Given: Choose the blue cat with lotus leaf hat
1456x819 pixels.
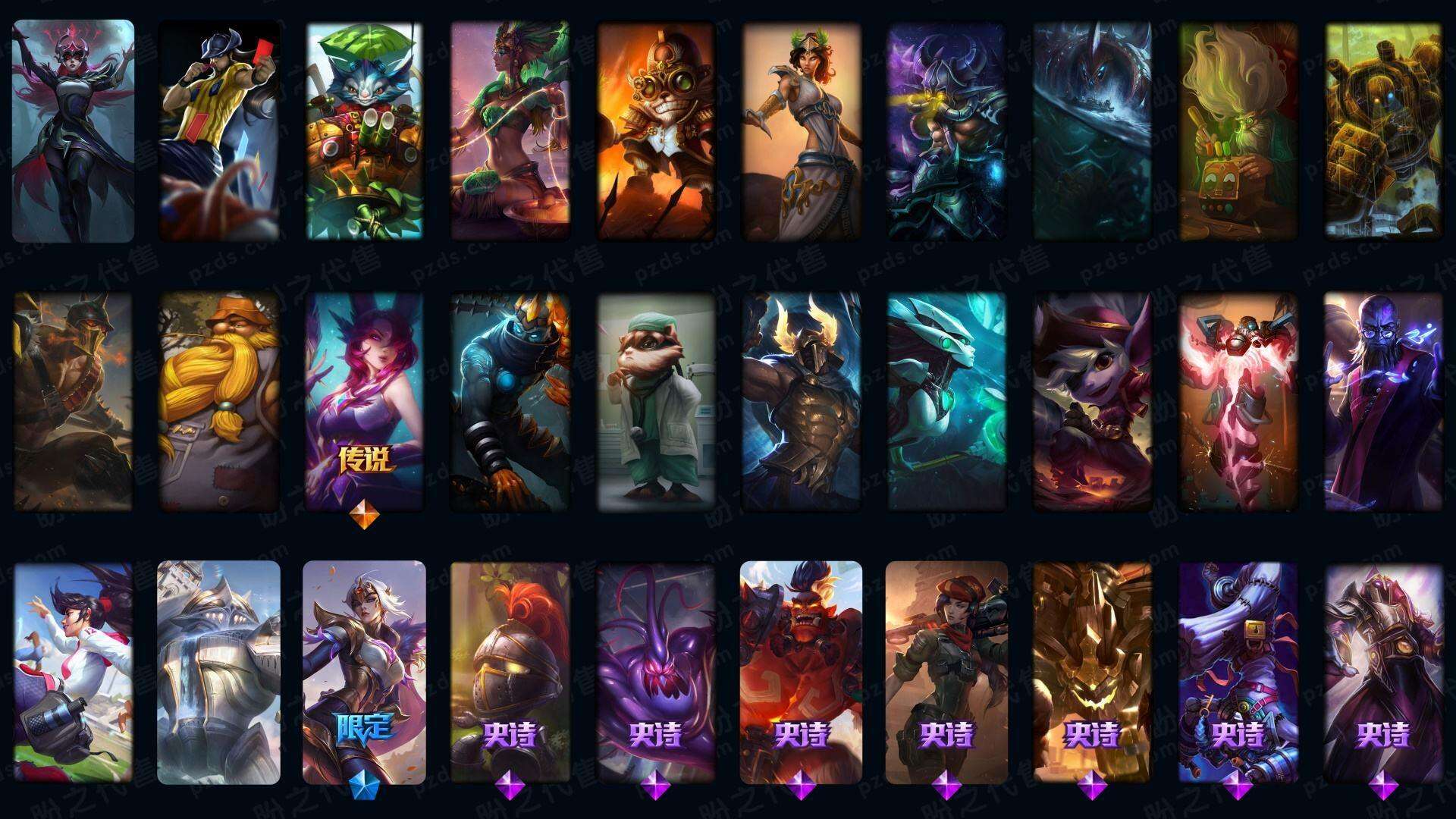Looking at the screenshot, I should point(365,130).
